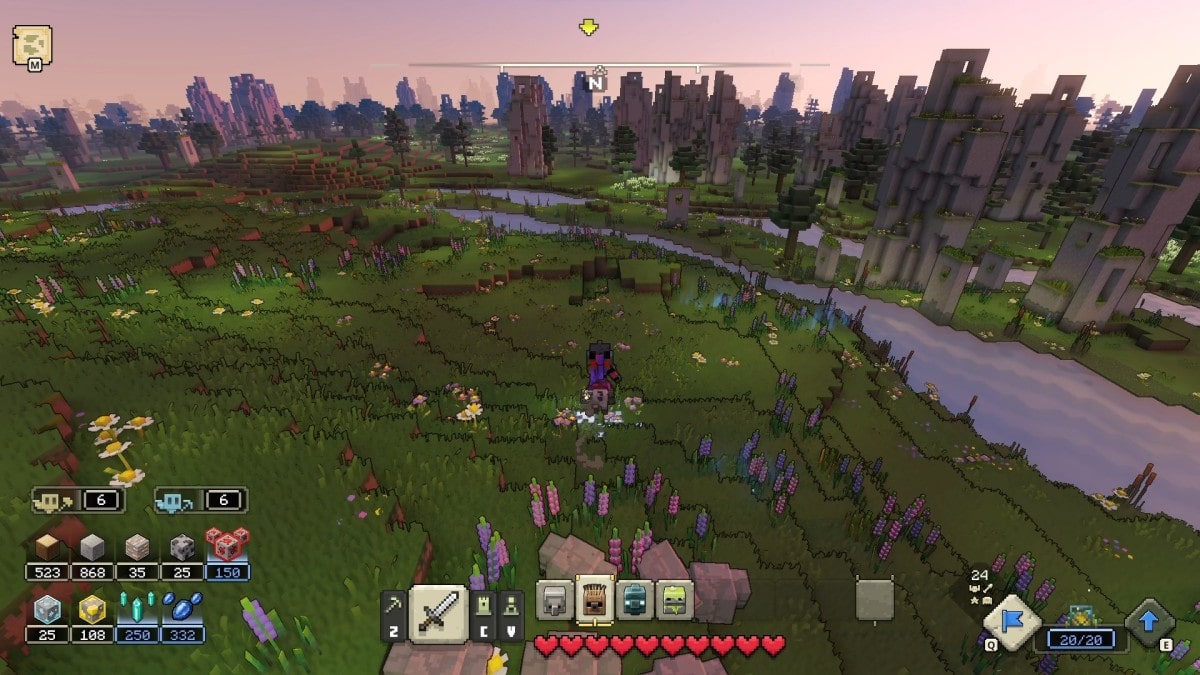Select the wood resource icon
The width and height of the screenshot is (1200, 675).
click(47, 548)
